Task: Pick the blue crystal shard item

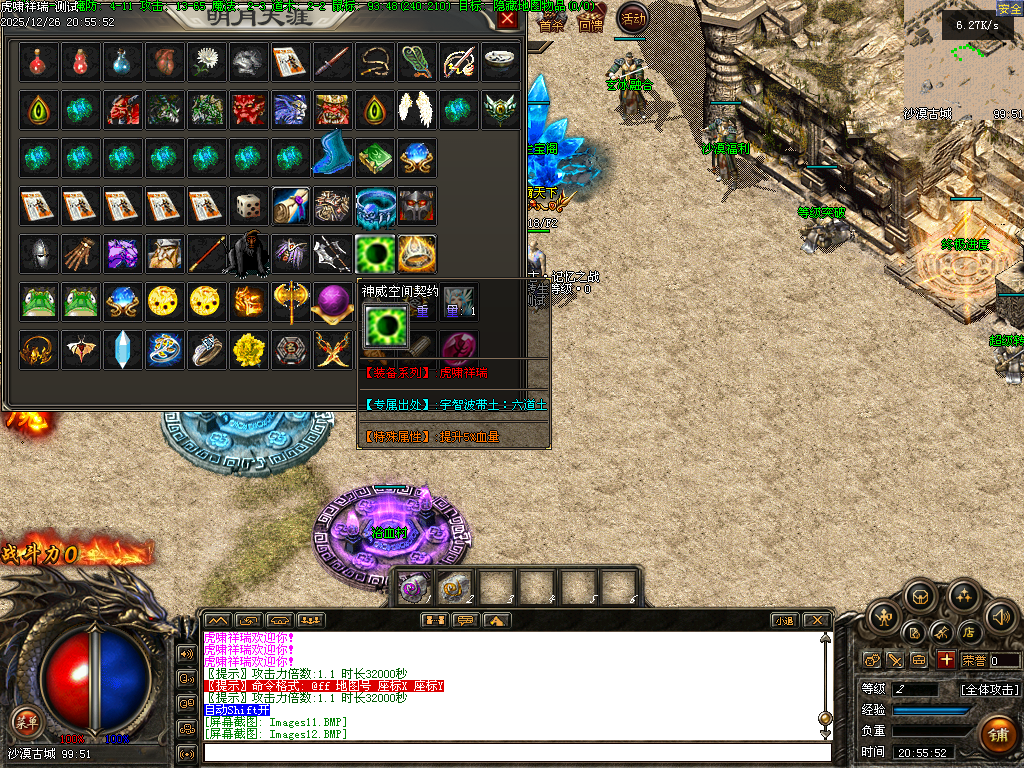Action: (122, 349)
